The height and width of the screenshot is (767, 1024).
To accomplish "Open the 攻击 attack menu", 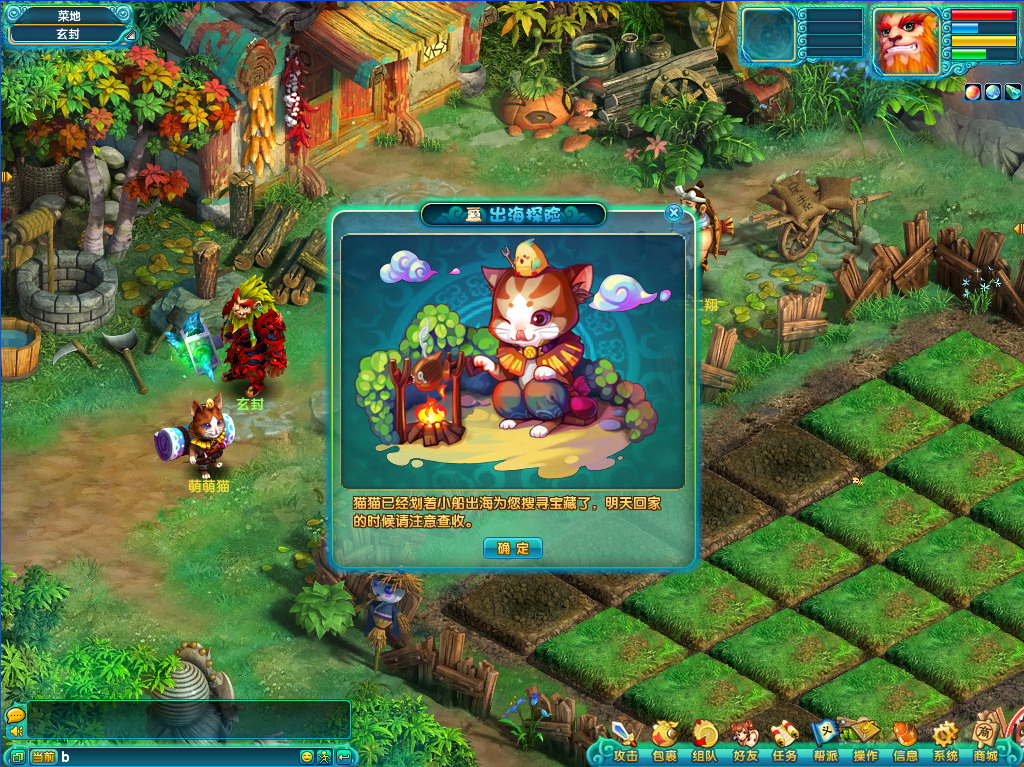I will pos(625,740).
